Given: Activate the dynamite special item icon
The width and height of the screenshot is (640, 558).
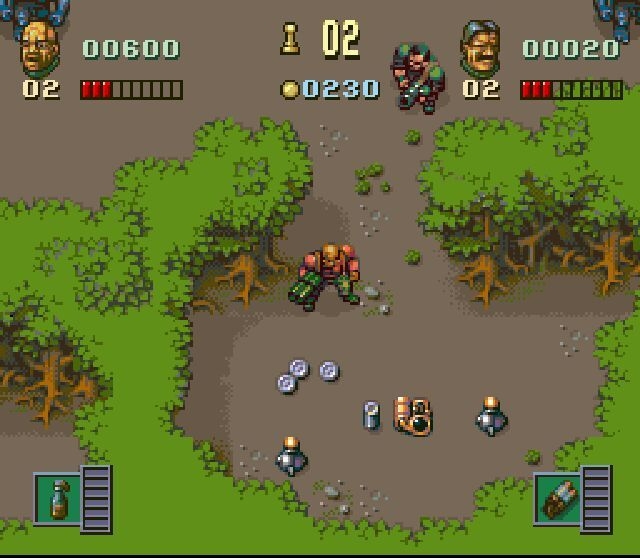Looking at the screenshot, I should click(556, 496).
